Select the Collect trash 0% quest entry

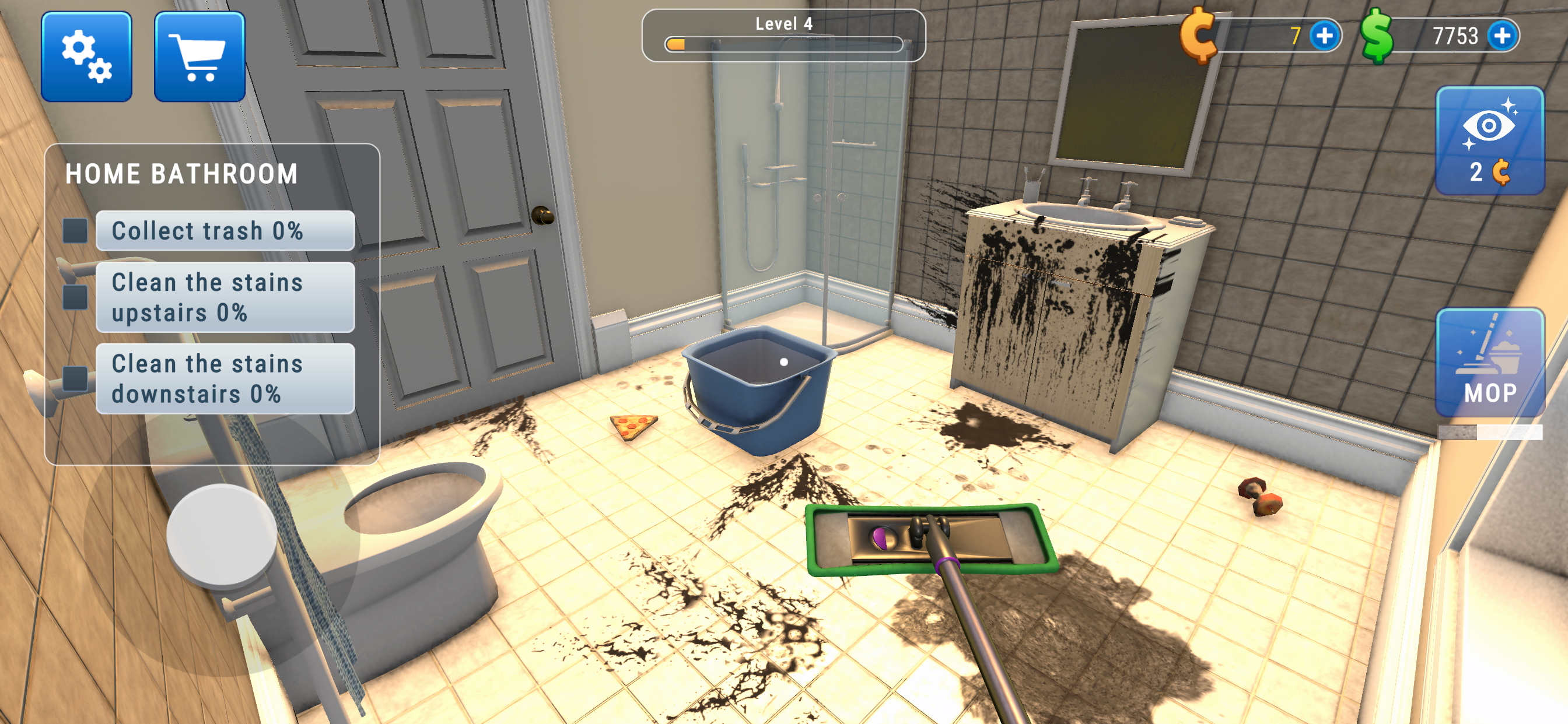tap(225, 230)
